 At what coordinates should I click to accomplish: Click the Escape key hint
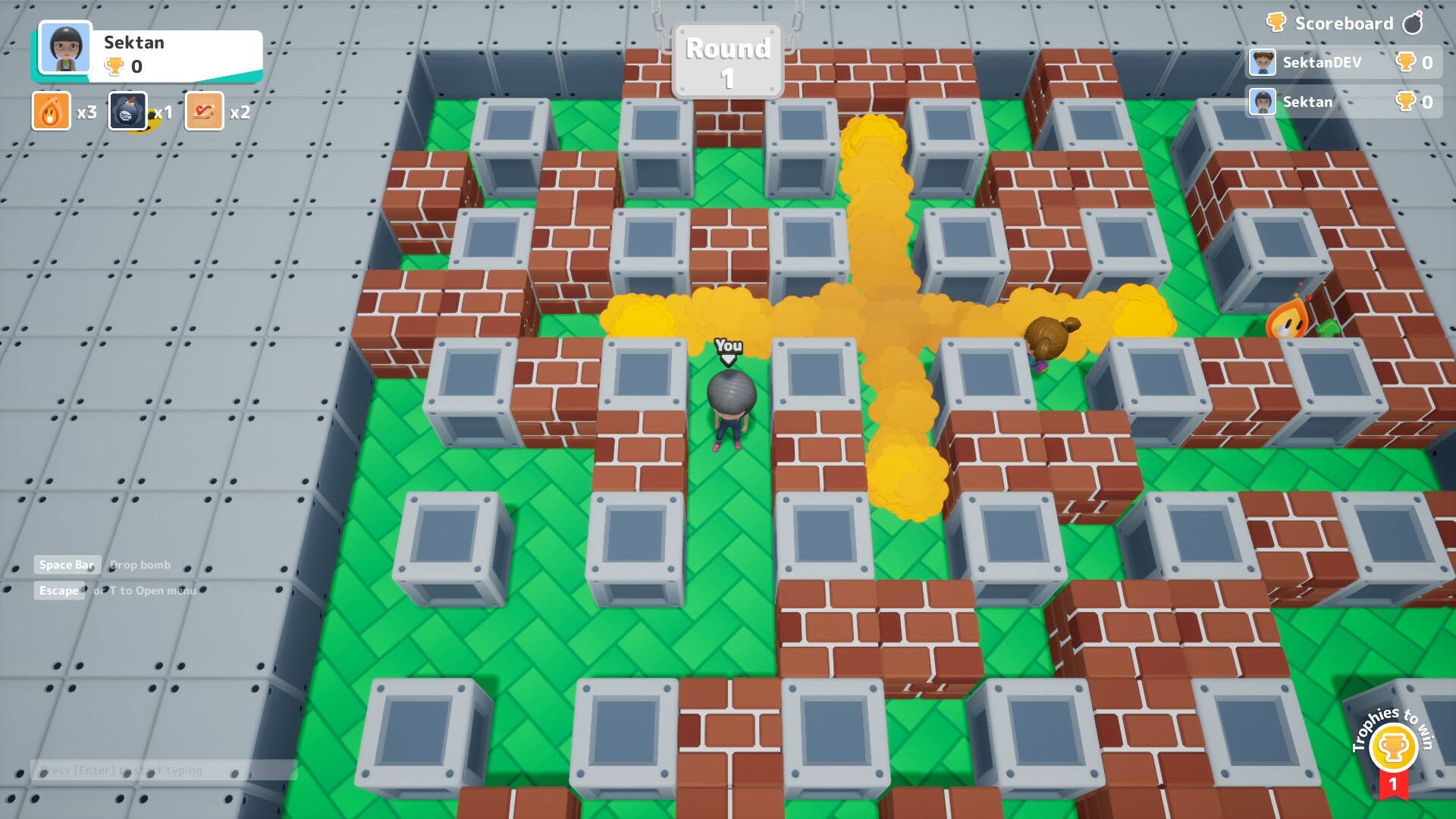click(59, 590)
